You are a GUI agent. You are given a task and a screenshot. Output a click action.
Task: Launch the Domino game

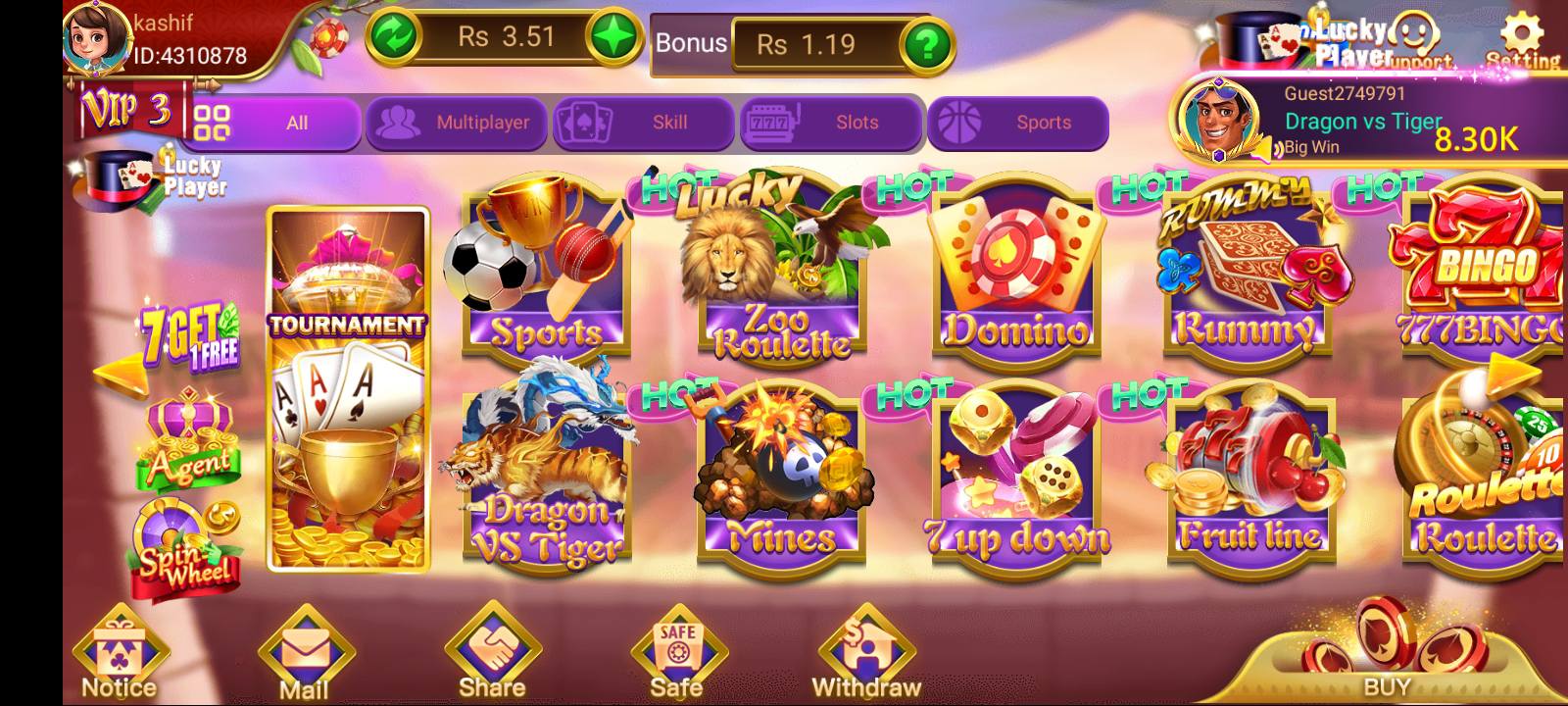[x=1015, y=275]
